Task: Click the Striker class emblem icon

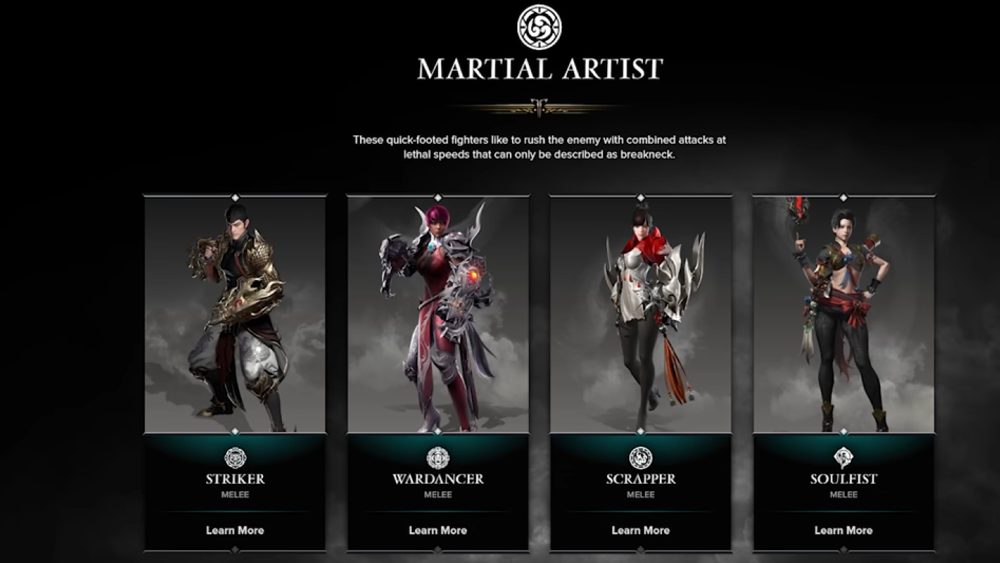Action: pyautogui.click(x=235, y=458)
